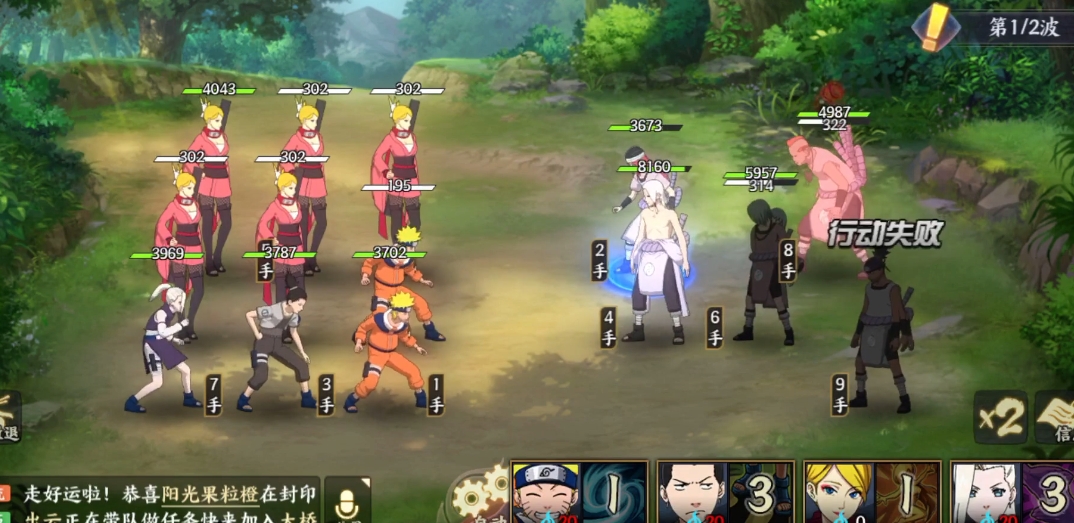Open the scroll info button beside x2

pyautogui.click(x=1056, y=418)
